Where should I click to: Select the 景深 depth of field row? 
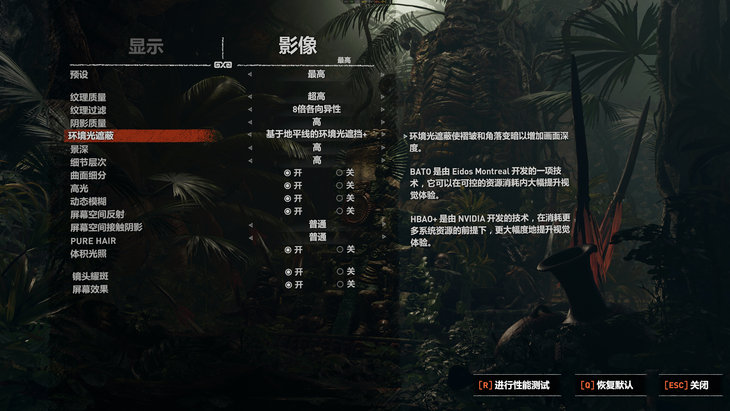[x=79, y=148]
